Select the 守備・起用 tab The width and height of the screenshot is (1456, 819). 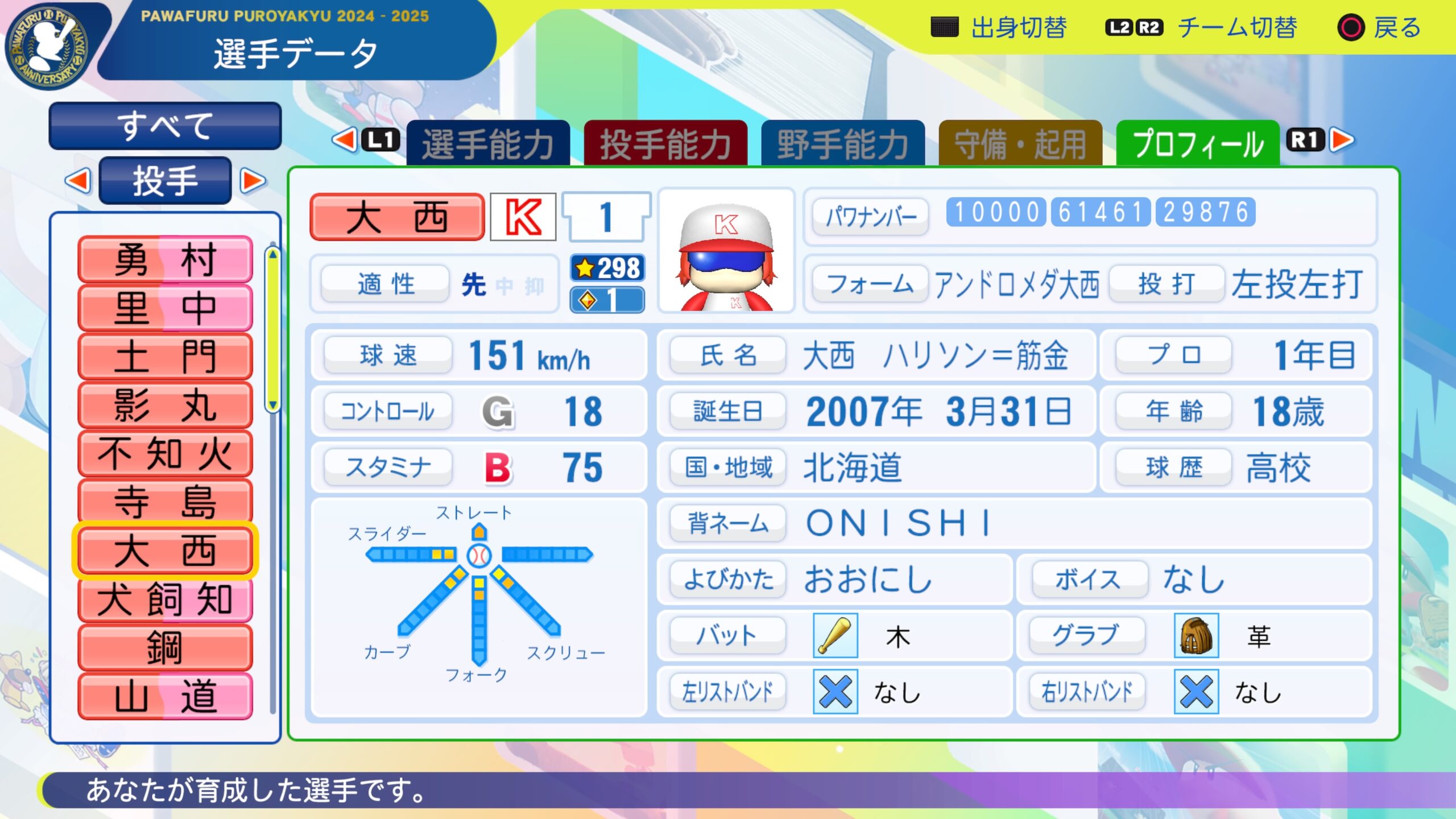point(1020,143)
